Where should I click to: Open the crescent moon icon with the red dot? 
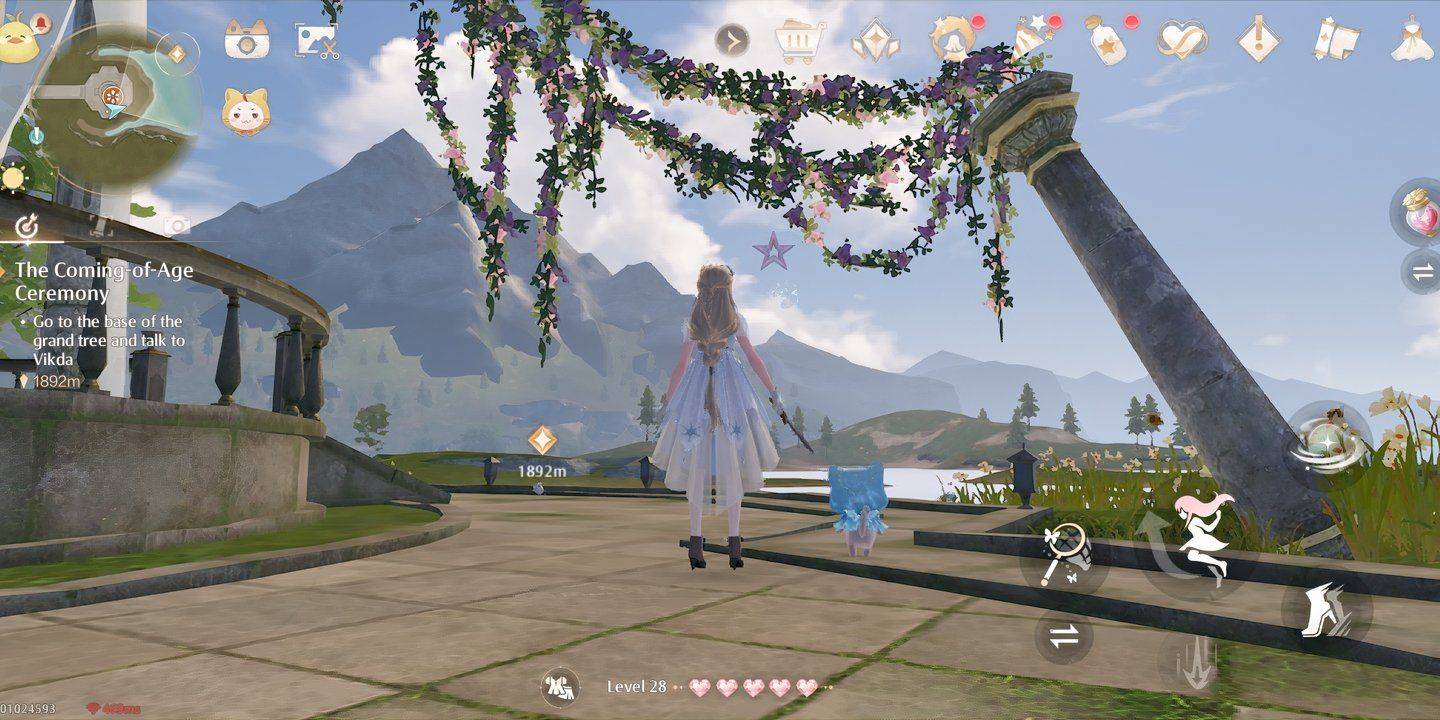click(x=951, y=40)
